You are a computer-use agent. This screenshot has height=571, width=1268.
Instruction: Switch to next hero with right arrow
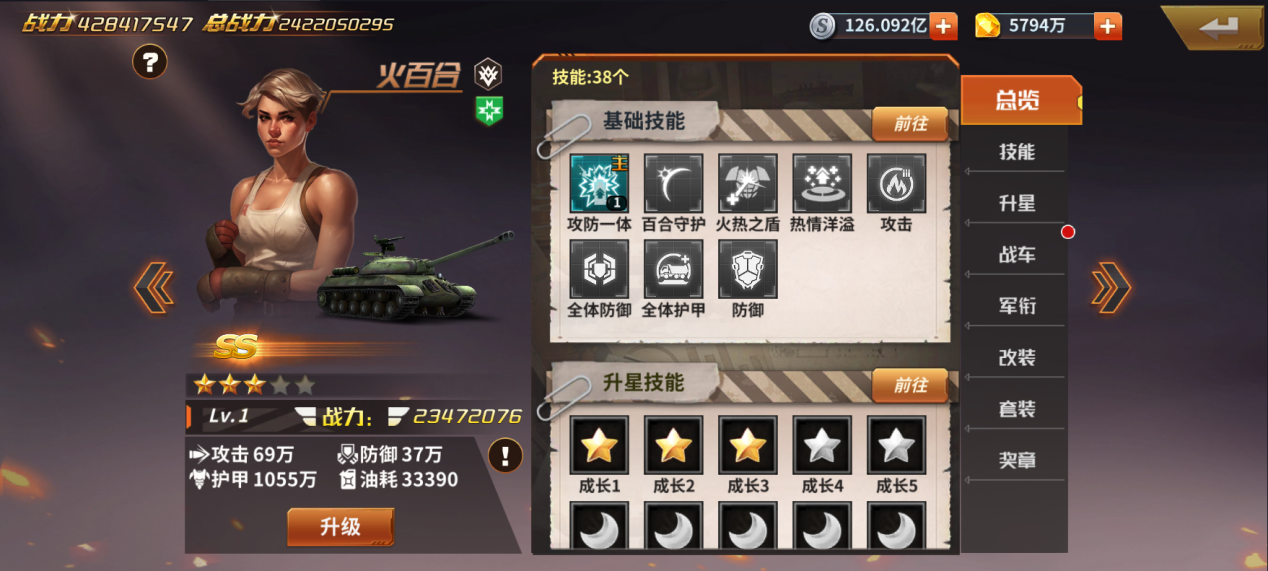click(1111, 288)
